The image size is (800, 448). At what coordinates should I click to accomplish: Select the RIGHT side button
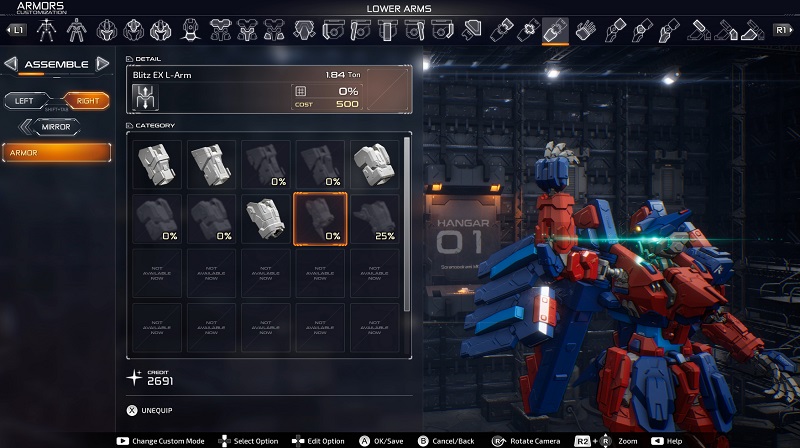coord(85,101)
